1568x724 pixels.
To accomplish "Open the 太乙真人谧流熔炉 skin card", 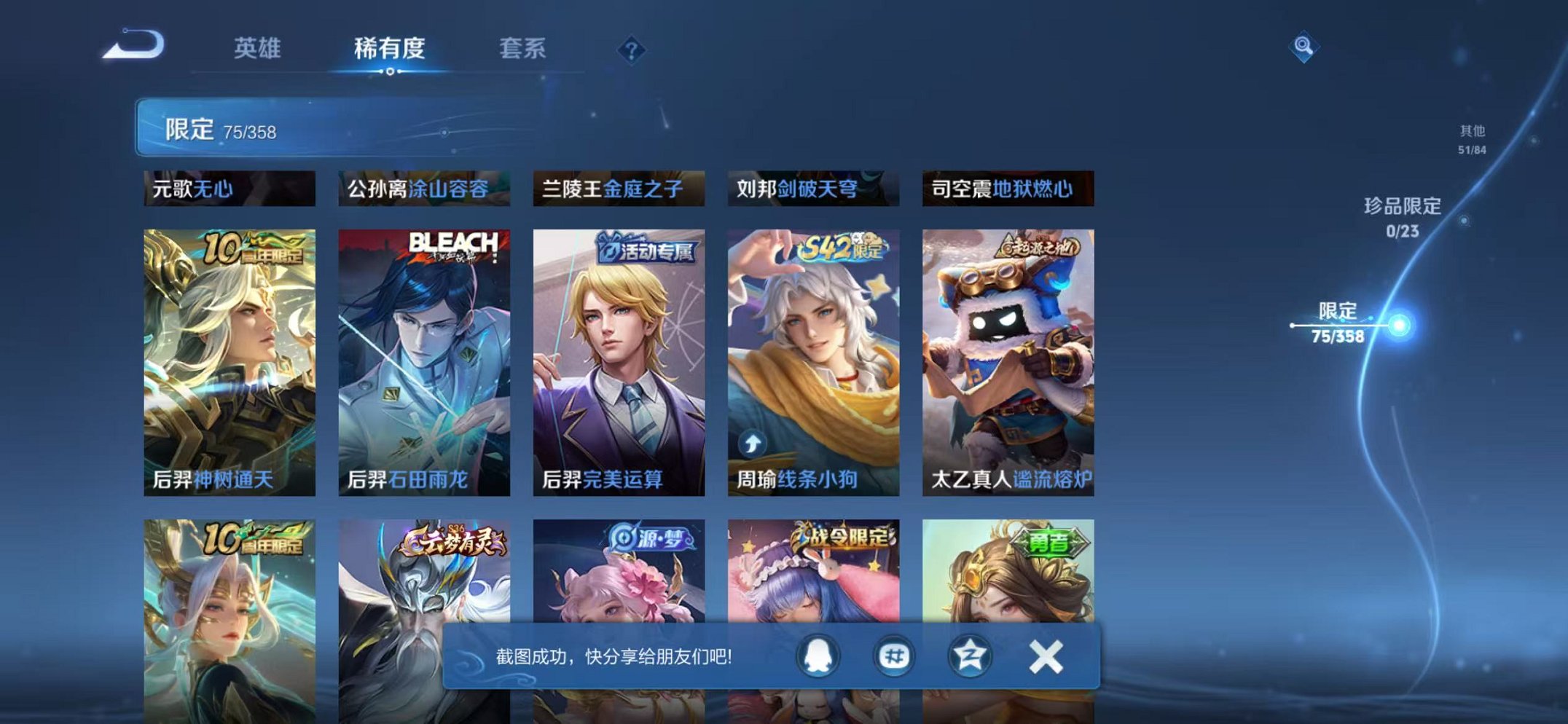I will point(1006,357).
